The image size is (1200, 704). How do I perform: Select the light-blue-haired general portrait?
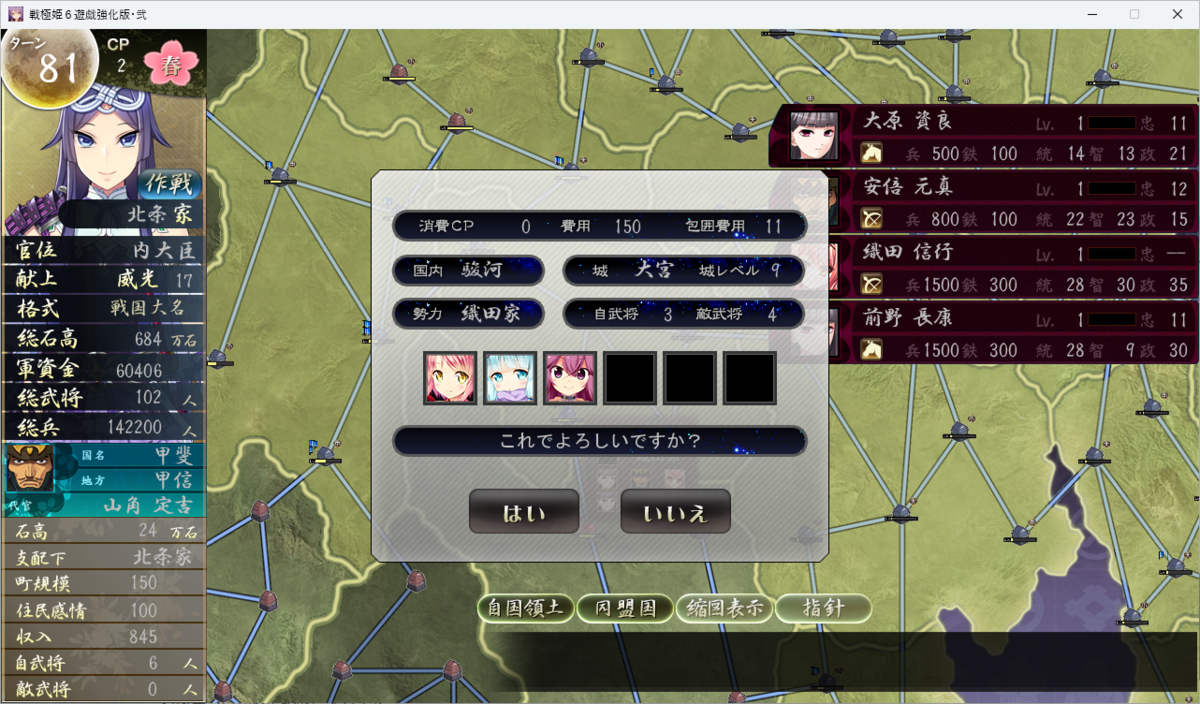pos(510,378)
